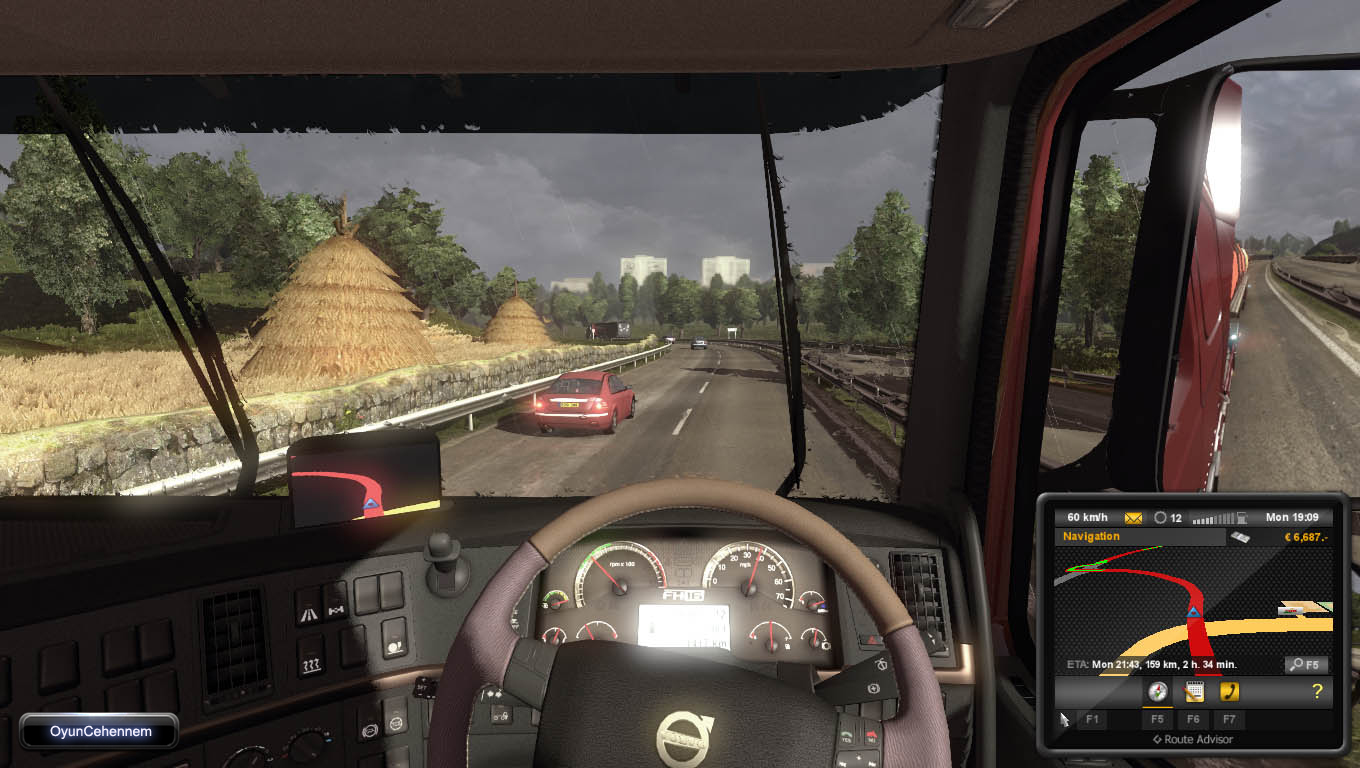This screenshot has height=768, width=1360.
Task: Click the fuel pump icon in status bar
Action: [x=1241, y=517]
